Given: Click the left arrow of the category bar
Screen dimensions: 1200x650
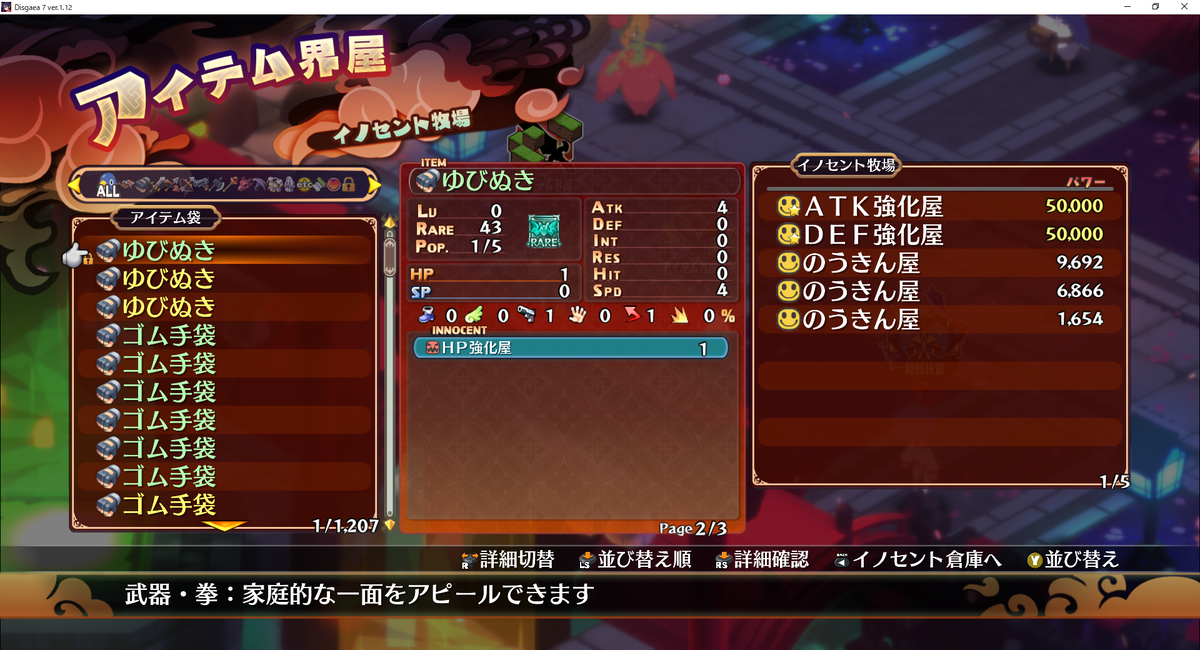Looking at the screenshot, I should [75, 185].
